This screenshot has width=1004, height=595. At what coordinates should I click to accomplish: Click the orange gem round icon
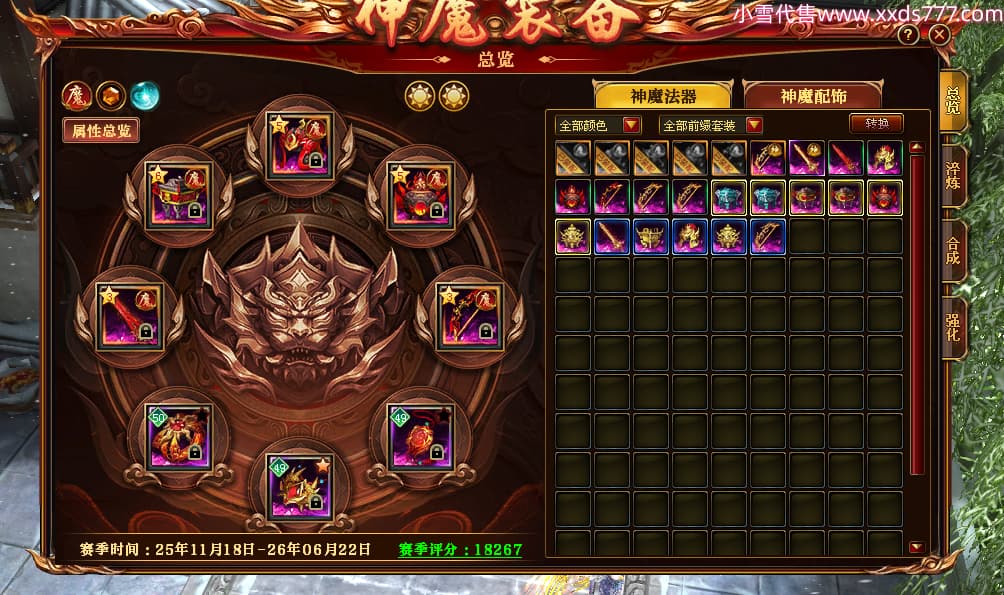pos(111,96)
